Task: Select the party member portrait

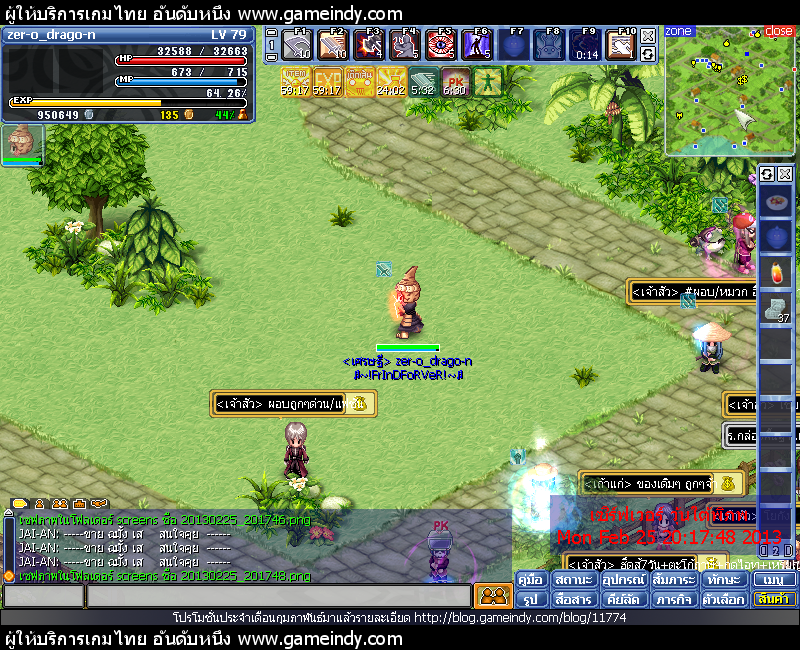Action: click(x=21, y=142)
